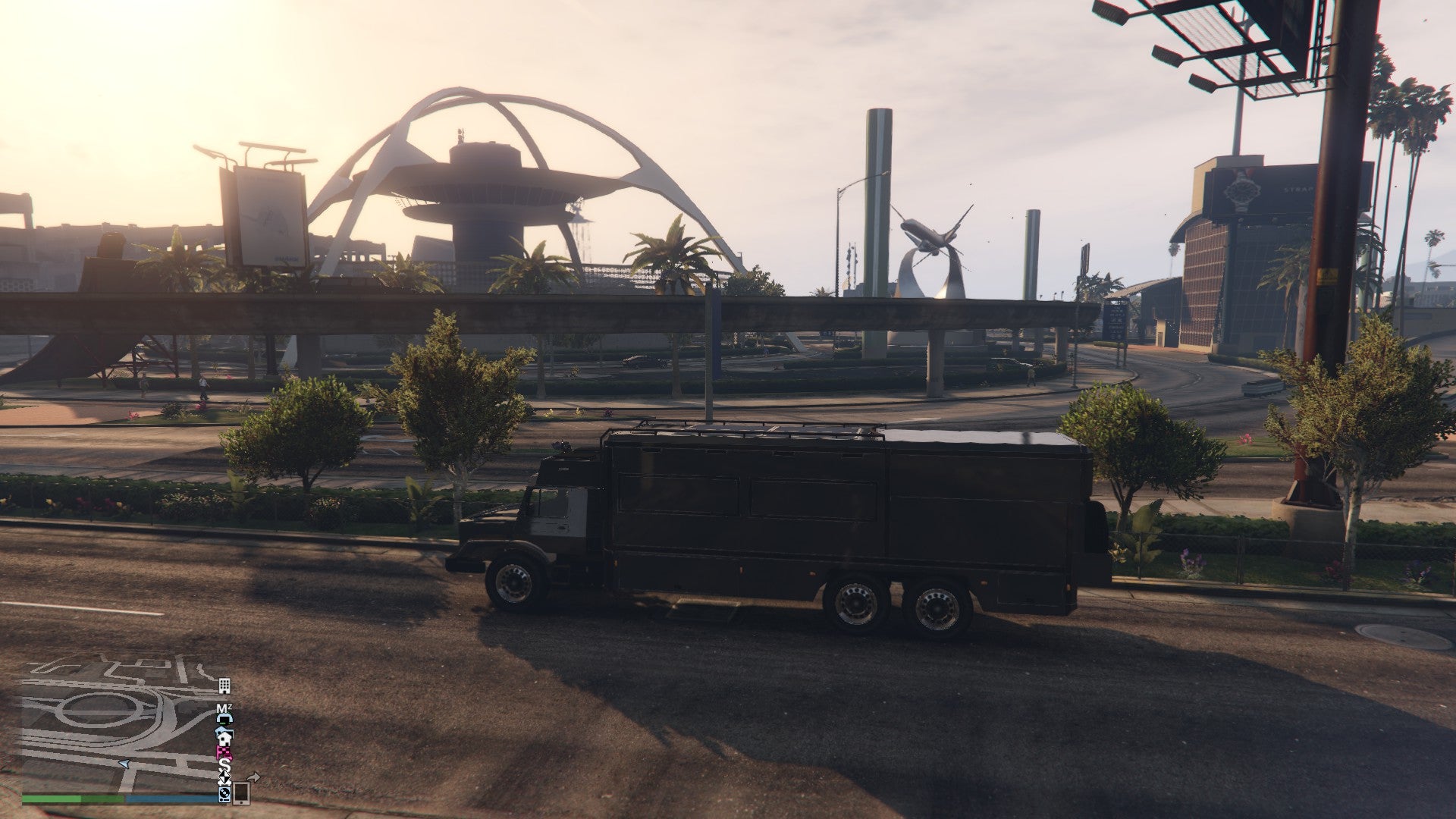Viewport: 1456px width, 819px height.
Task: Select the office building blip on minimap
Action: 224,686
